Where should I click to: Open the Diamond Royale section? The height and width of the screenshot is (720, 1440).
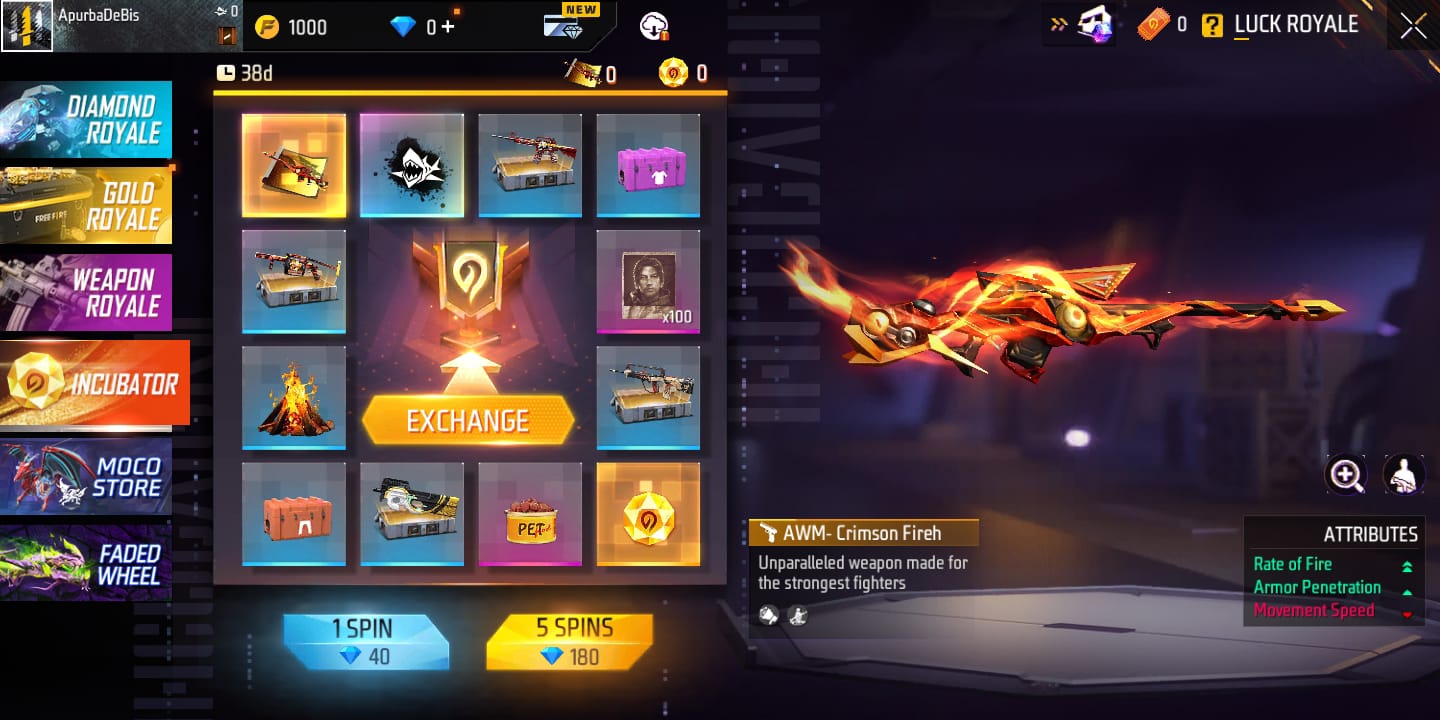tap(87, 119)
